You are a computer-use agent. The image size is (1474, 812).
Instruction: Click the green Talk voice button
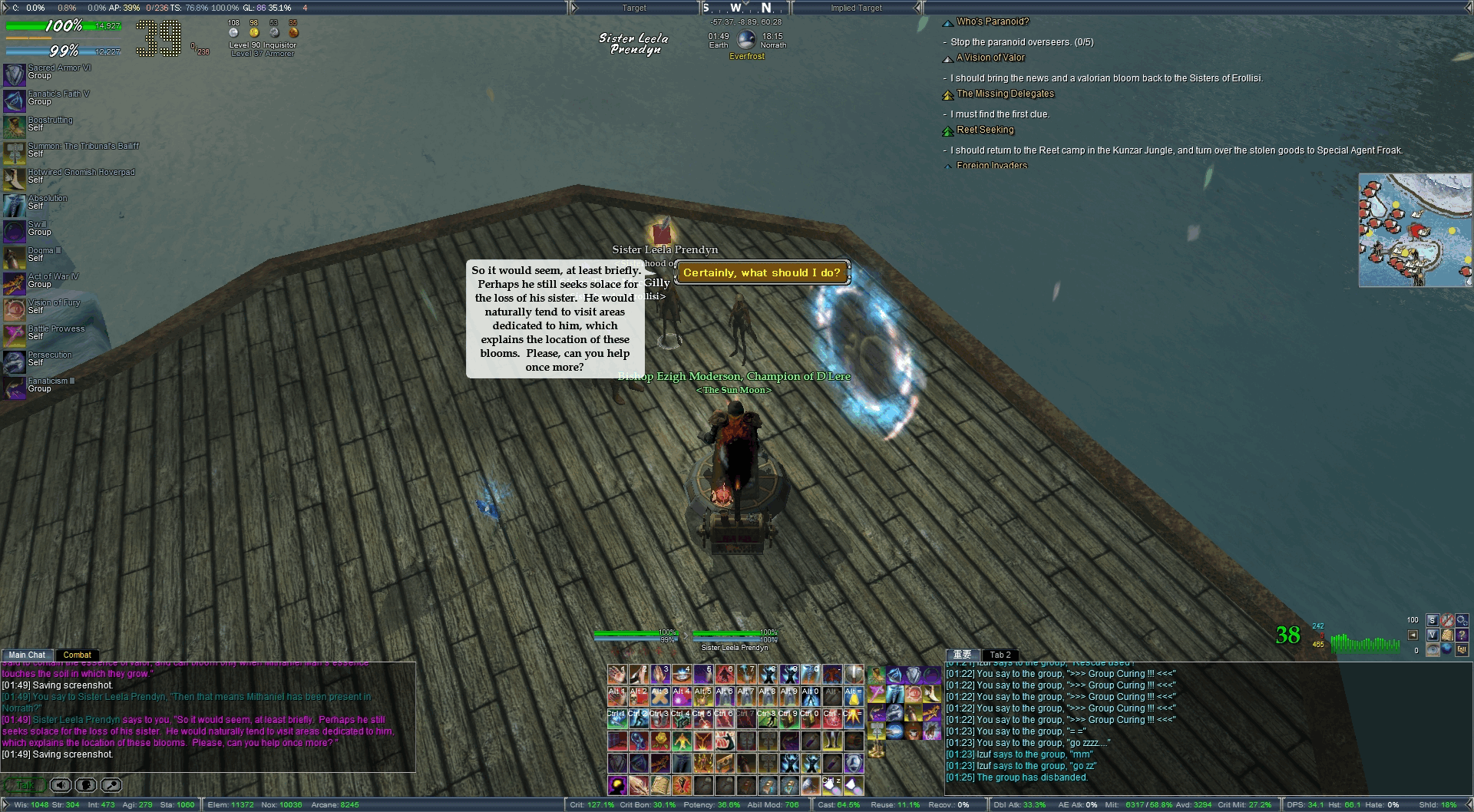pos(24,785)
